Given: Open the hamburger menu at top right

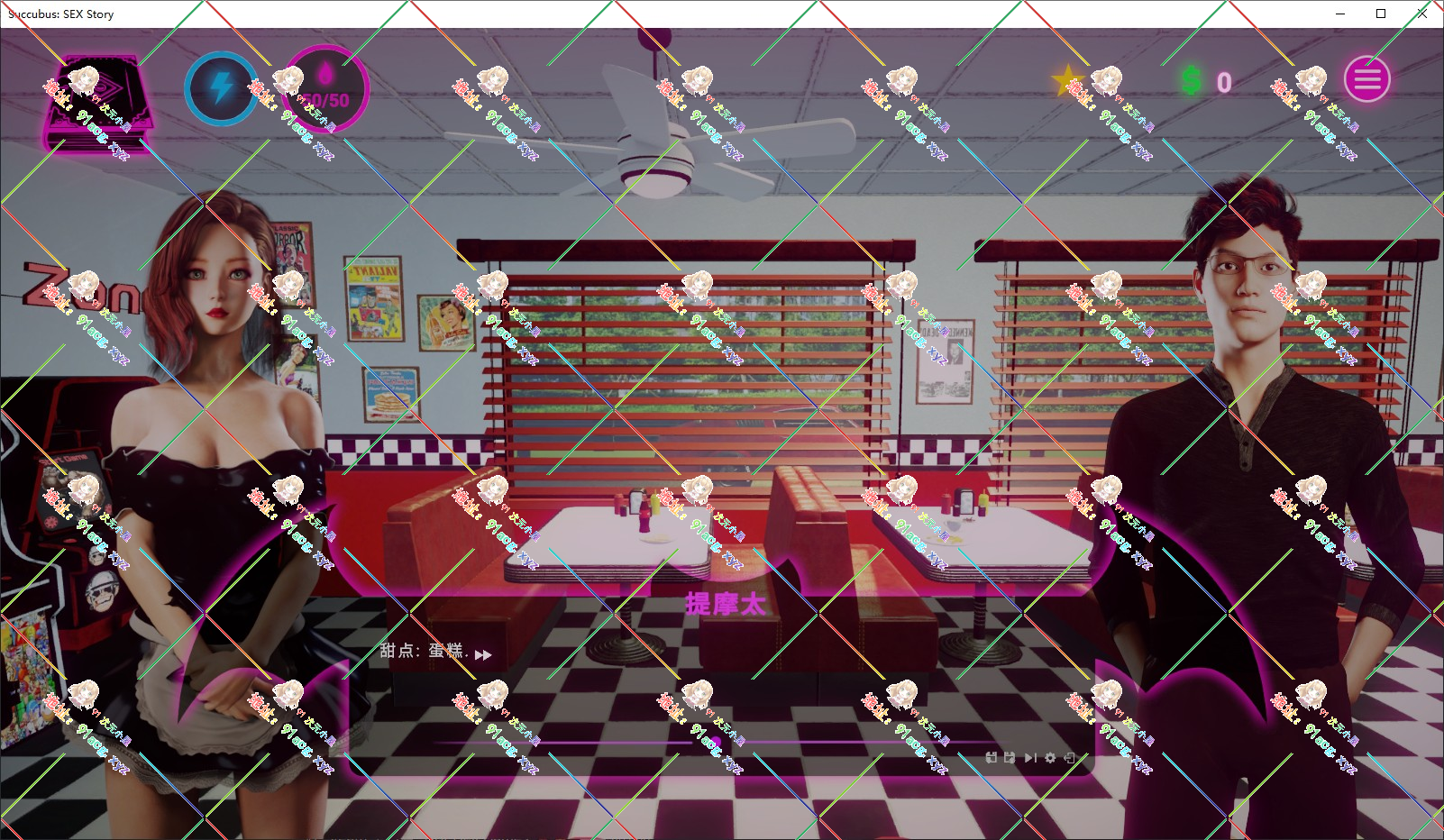Looking at the screenshot, I should pos(1366,79).
